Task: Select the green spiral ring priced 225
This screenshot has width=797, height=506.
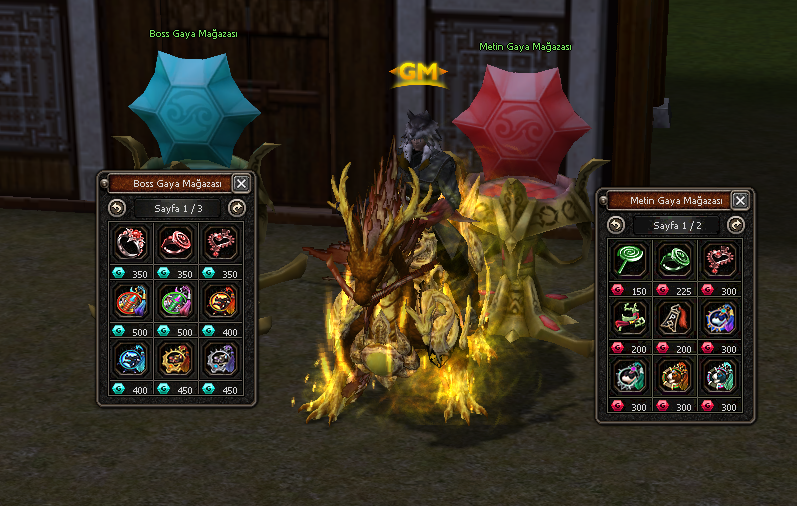Action: click(x=675, y=260)
